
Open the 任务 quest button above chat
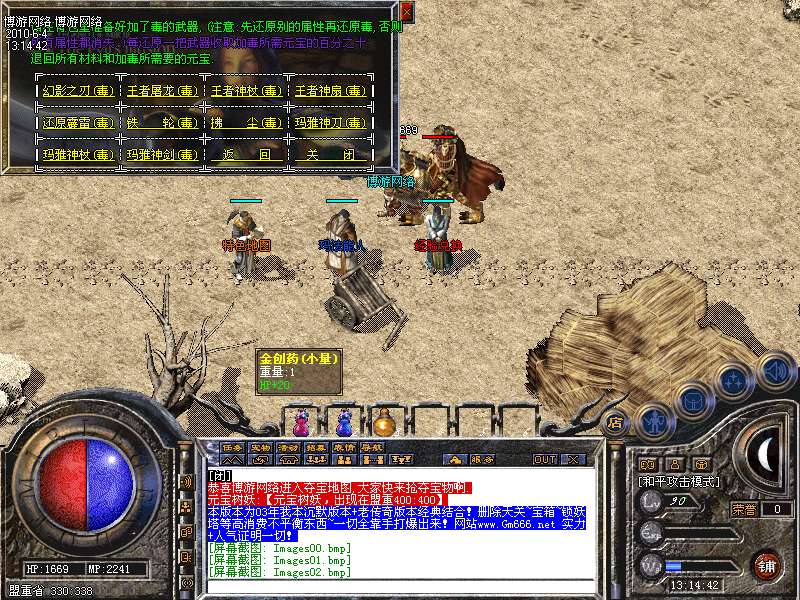233,447
